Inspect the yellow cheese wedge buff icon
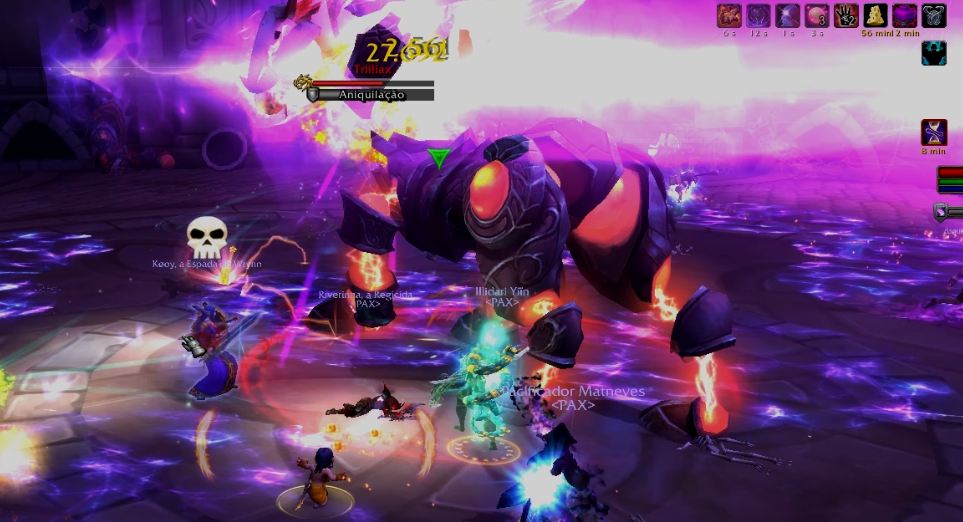Viewport: 963px width, 522px height. [x=875, y=15]
